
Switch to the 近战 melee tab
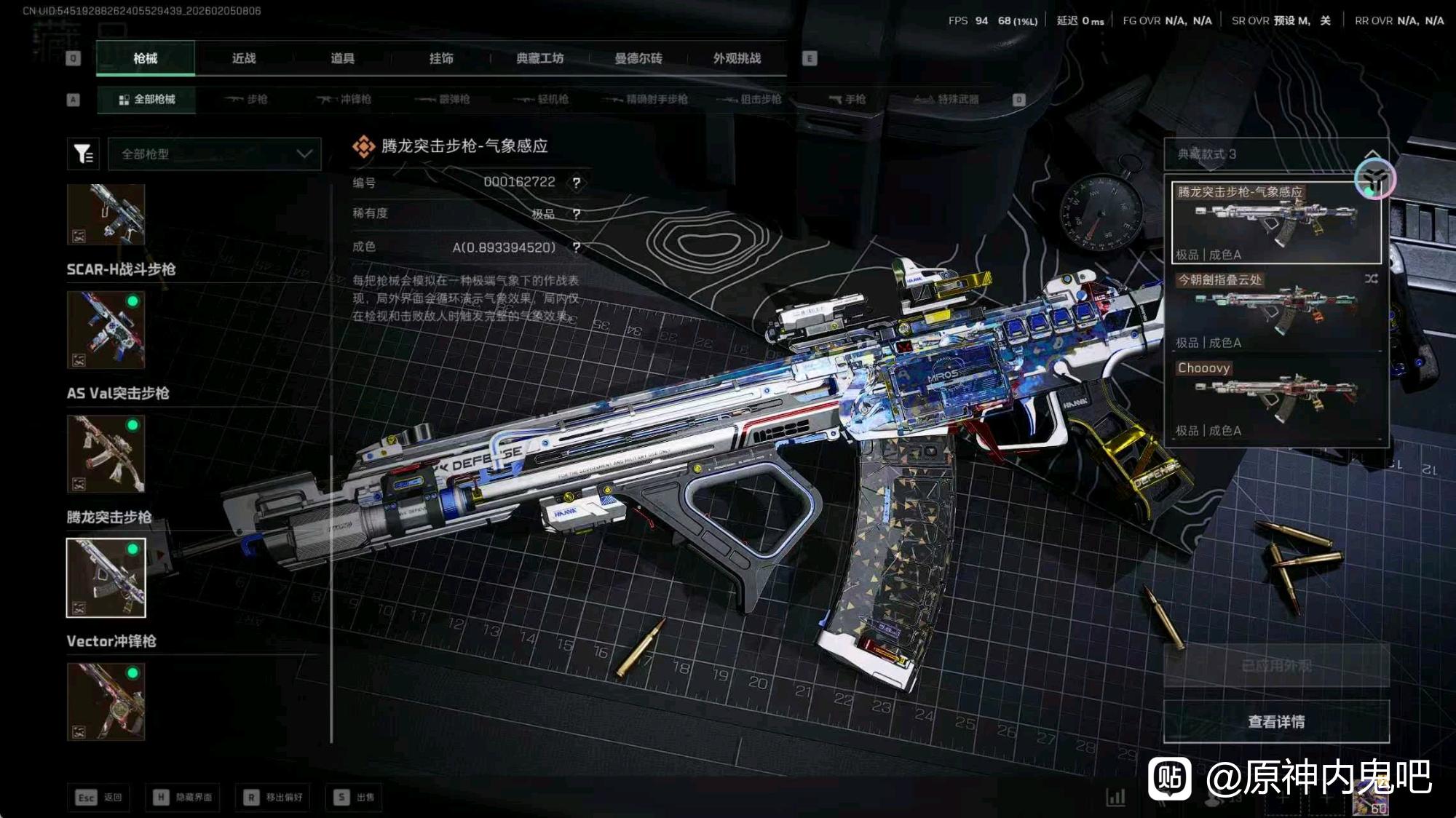[244, 58]
